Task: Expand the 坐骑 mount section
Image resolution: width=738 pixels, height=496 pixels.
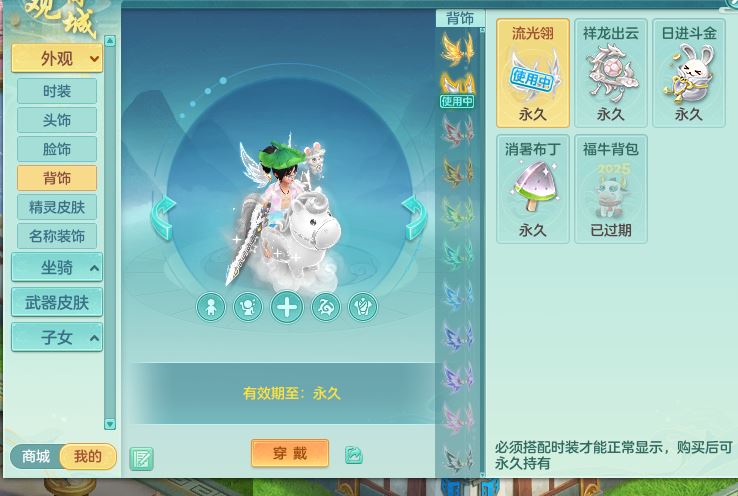Action: coord(57,268)
